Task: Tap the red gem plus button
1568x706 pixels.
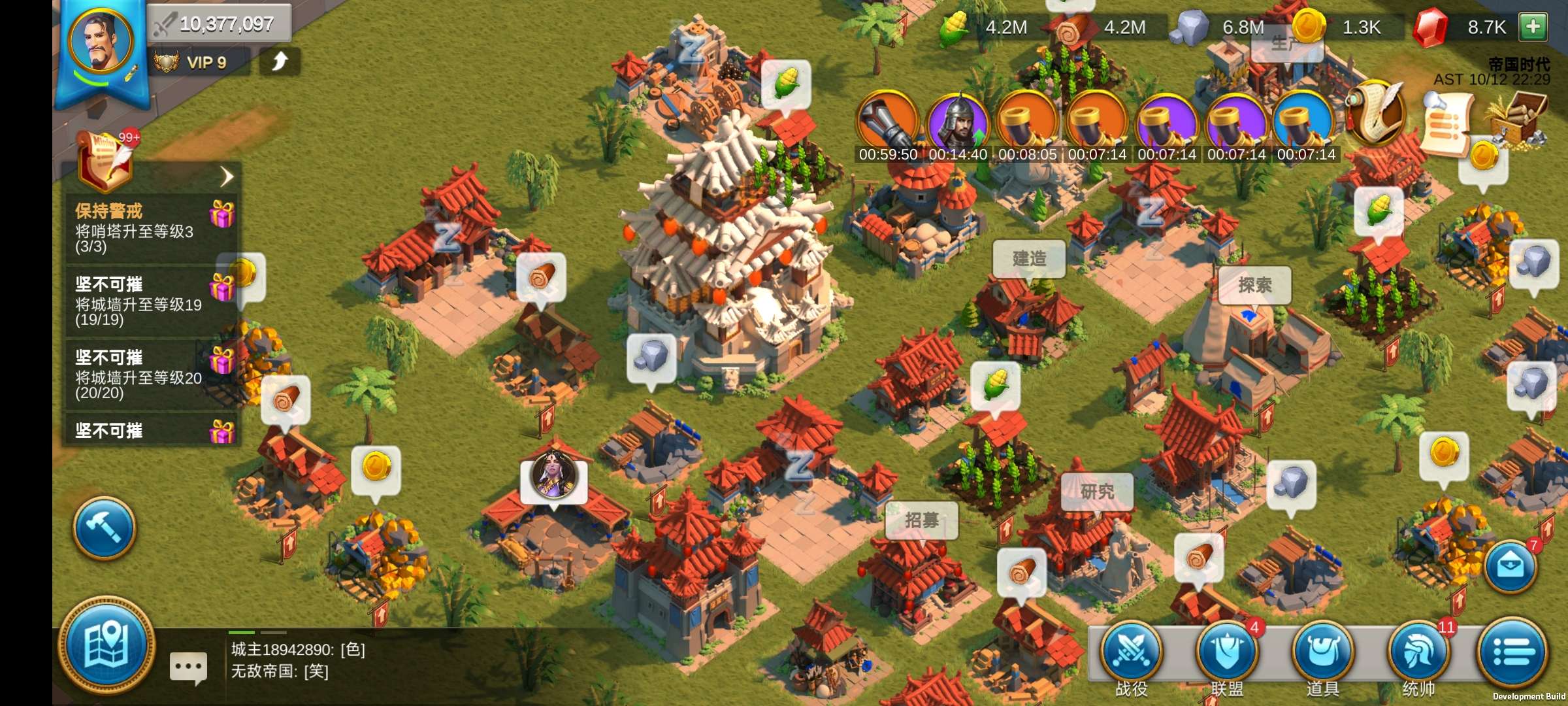Action: coord(1533,27)
